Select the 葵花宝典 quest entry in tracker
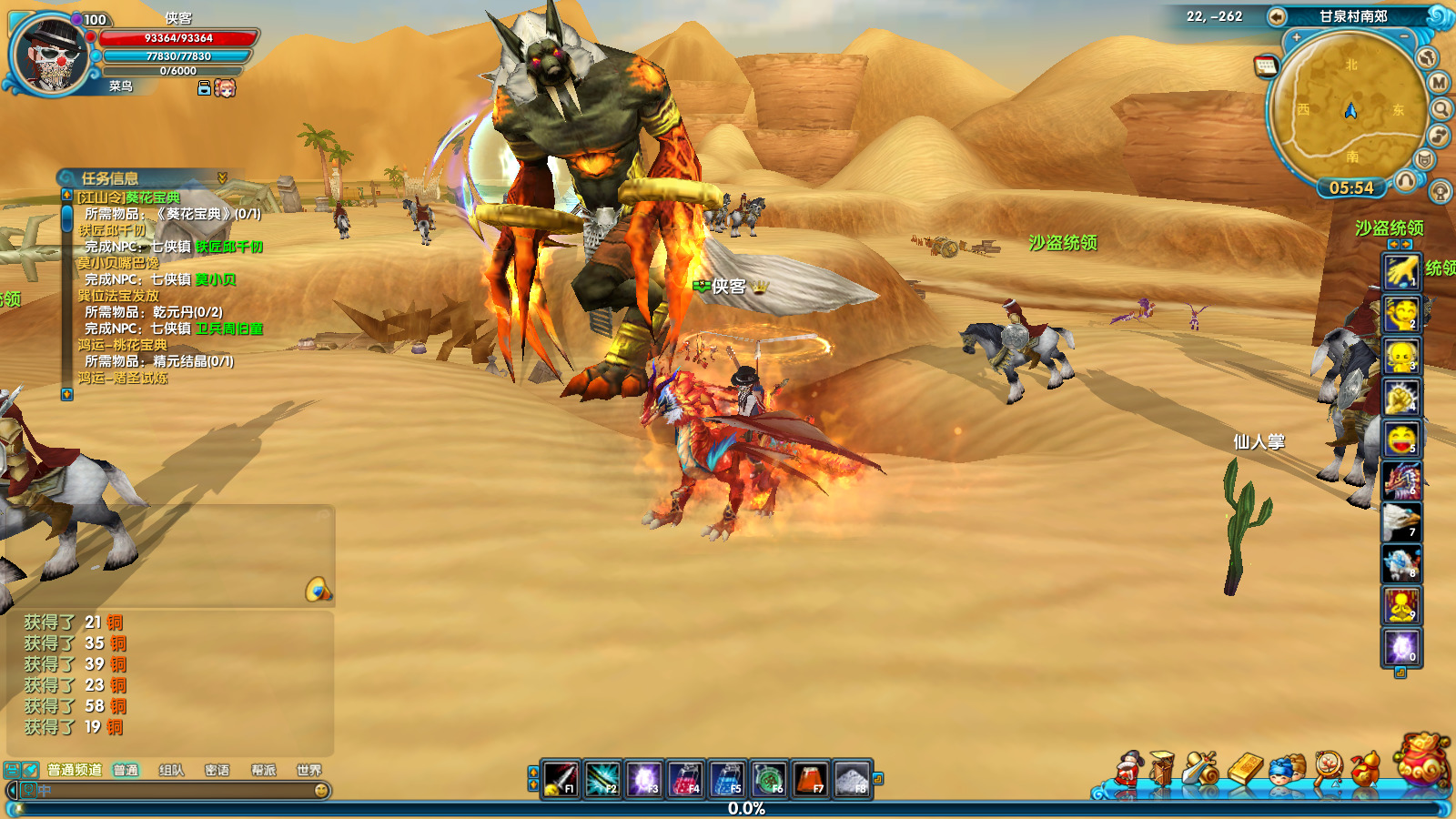This screenshot has width=1456, height=819. (x=128, y=197)
